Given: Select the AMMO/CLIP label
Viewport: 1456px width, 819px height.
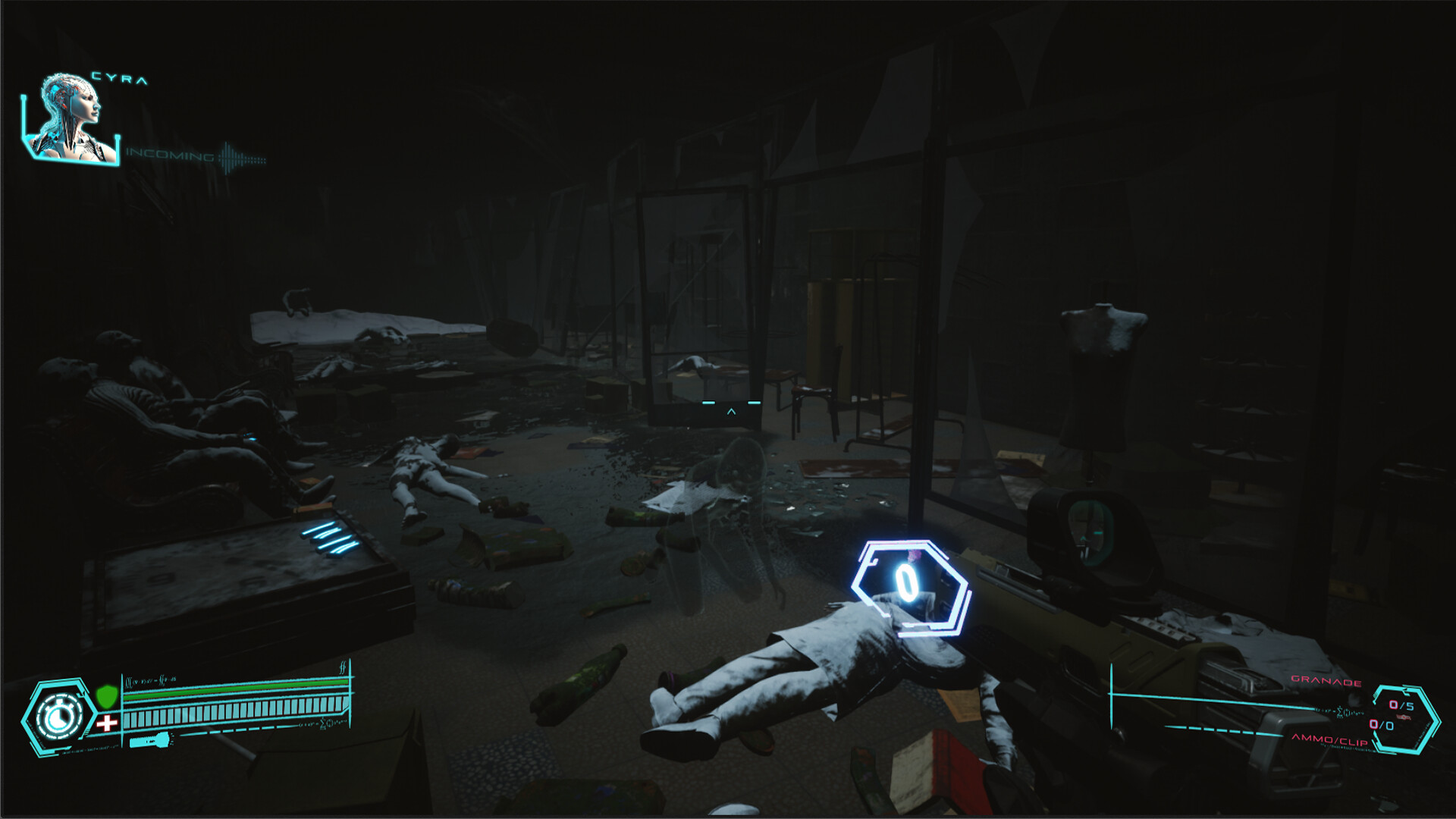Looking at the screenshot, I should [1330, 741].
